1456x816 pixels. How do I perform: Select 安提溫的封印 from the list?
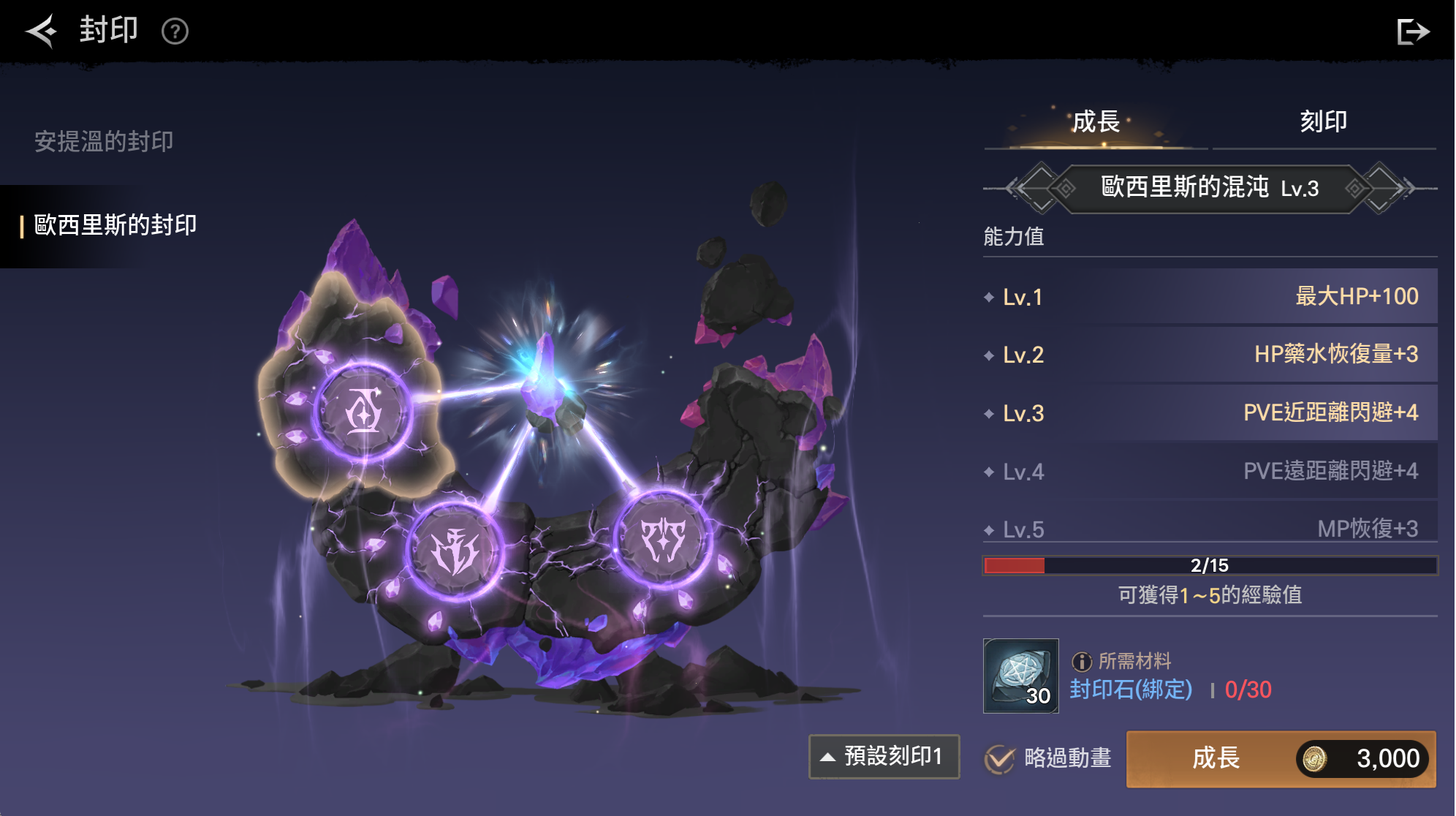pos(104,141)
